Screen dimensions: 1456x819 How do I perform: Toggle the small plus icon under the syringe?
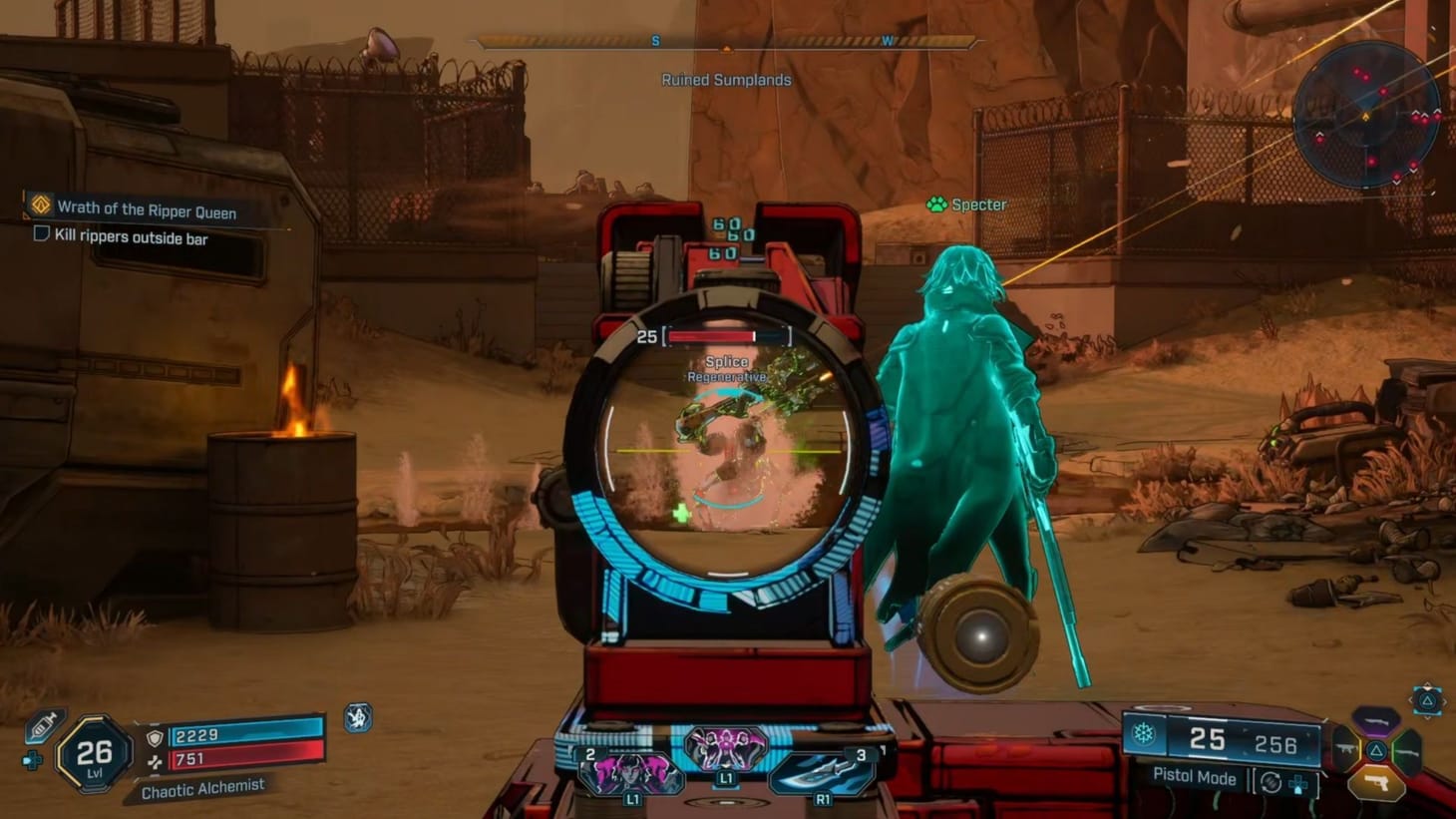(33, 760)
